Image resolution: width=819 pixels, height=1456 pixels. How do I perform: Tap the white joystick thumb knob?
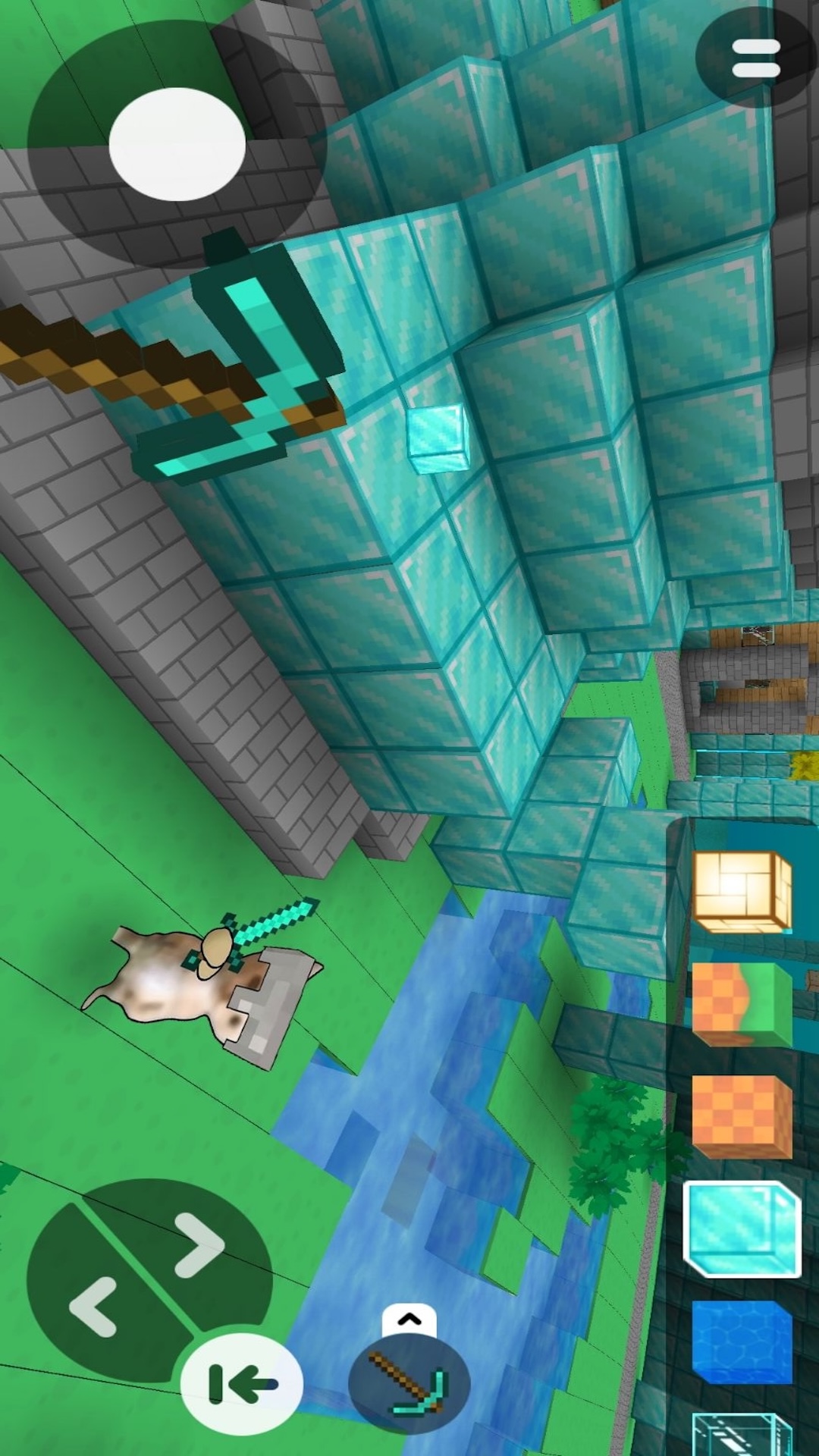pos(177,144)
